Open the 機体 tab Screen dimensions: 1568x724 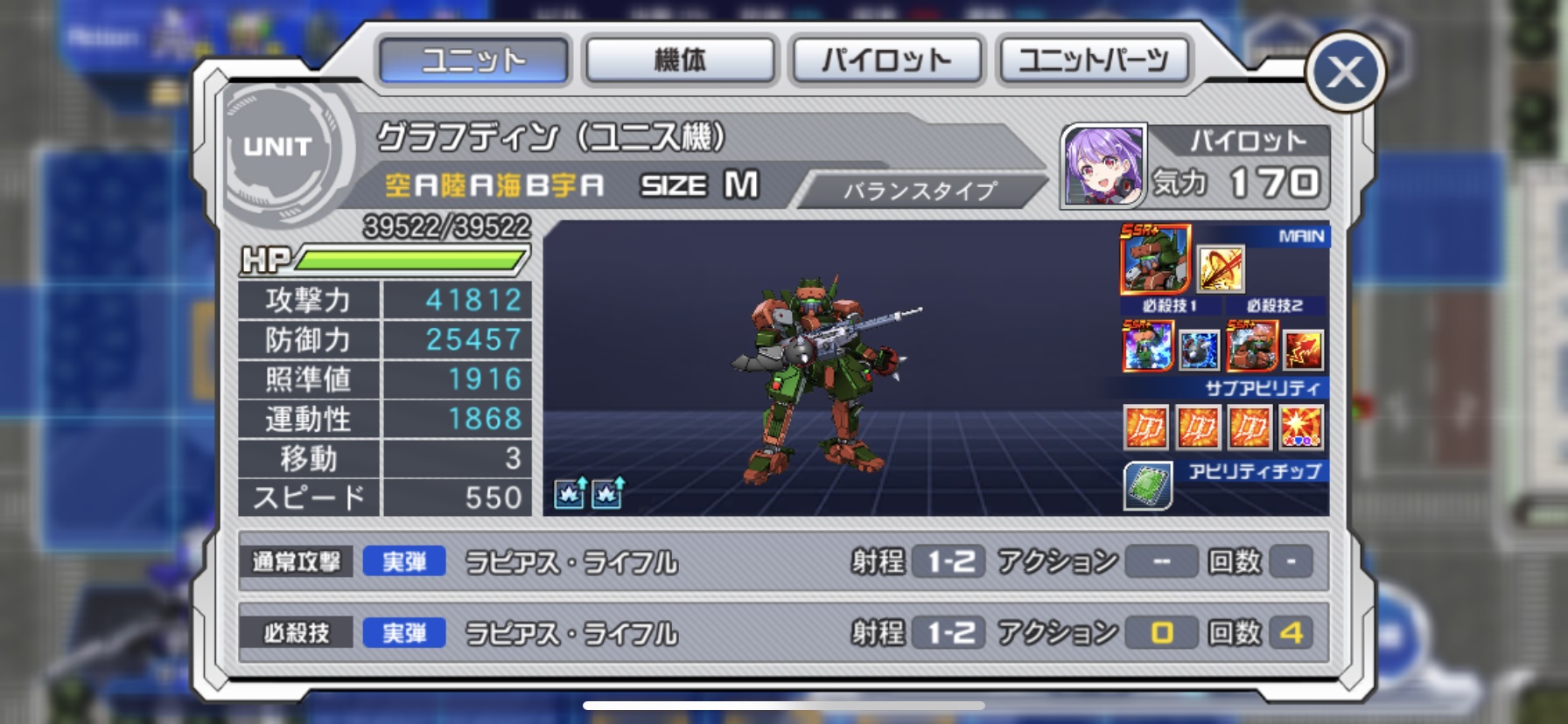680,60
